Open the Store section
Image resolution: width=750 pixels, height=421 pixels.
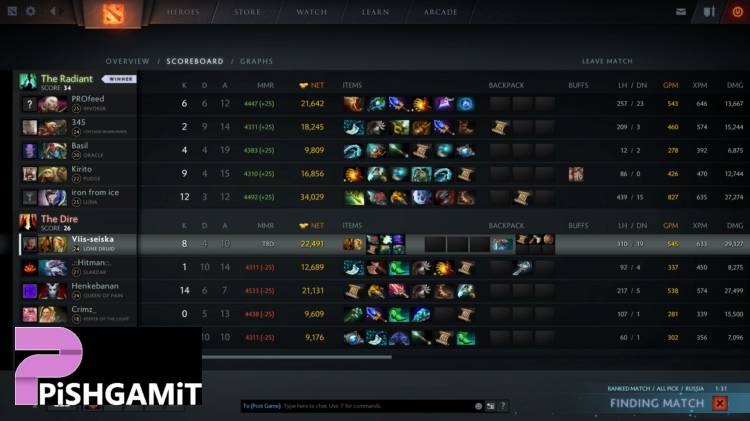coord(247,12)
